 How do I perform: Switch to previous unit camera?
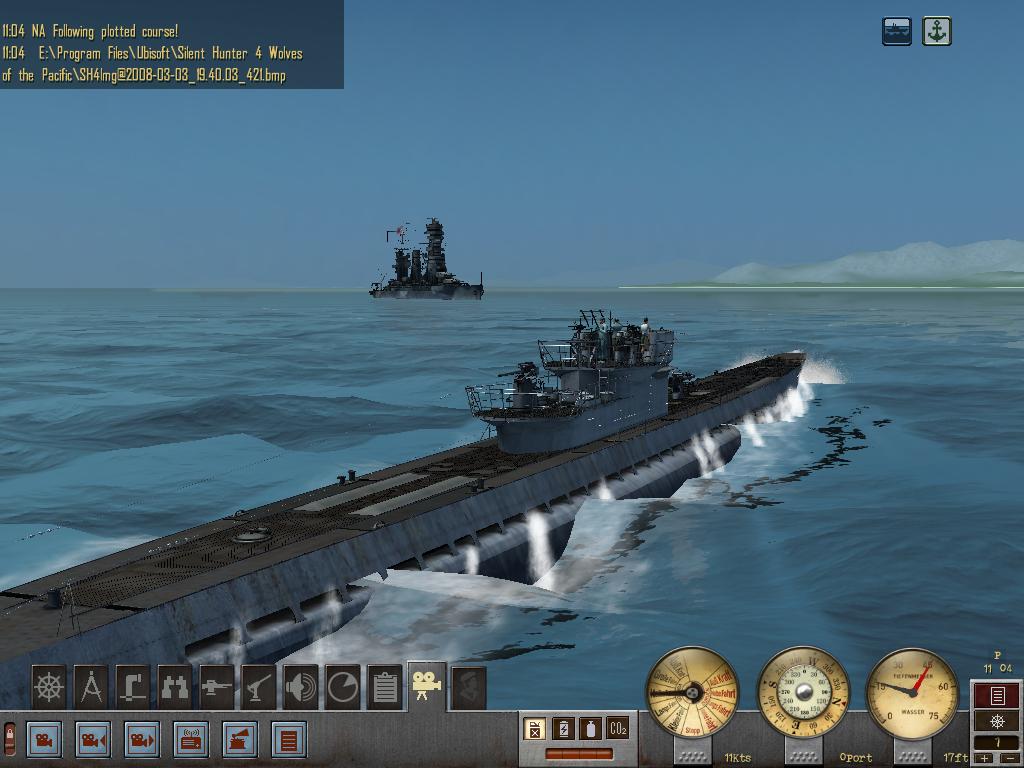pos(93,741)
